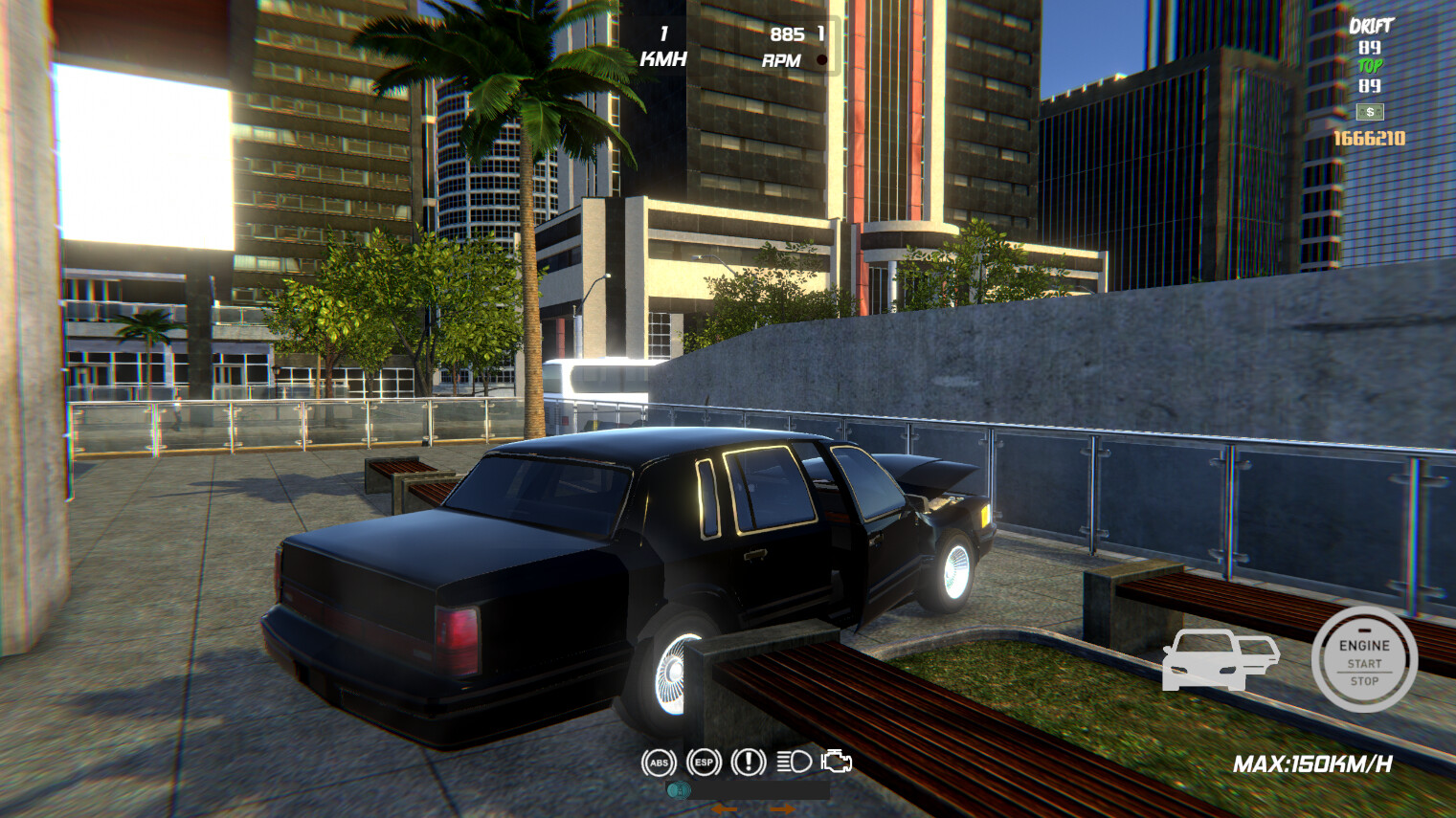Screen dimensions: 1456x818
Task: Click the check engine icon
Action: [x=835, y=763]
